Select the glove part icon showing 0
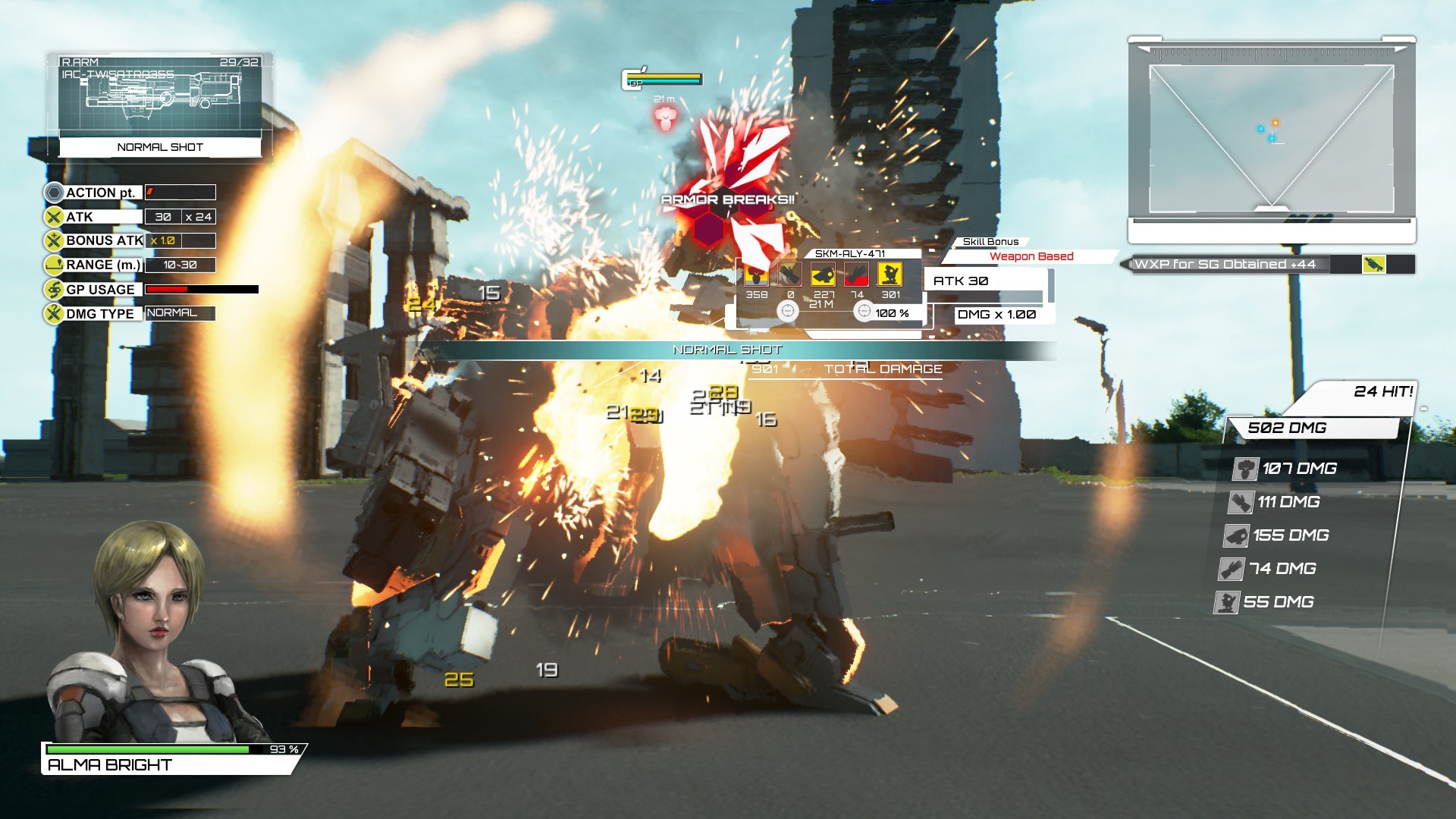 789,275
